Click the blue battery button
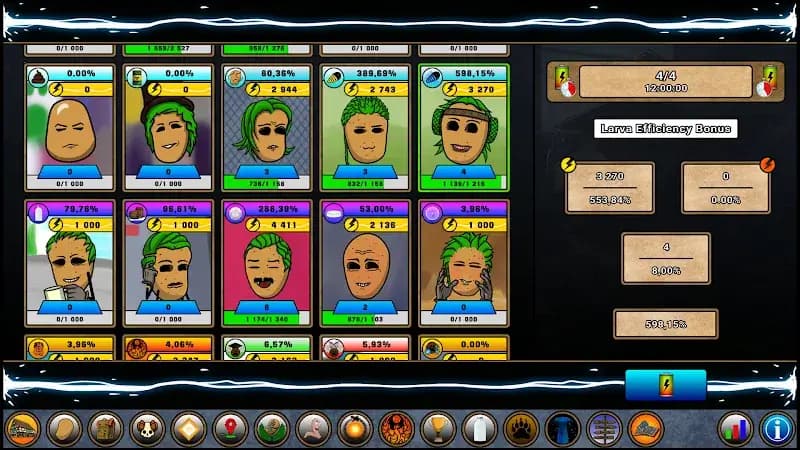The image size is (800, 450). tap(665, 385)
